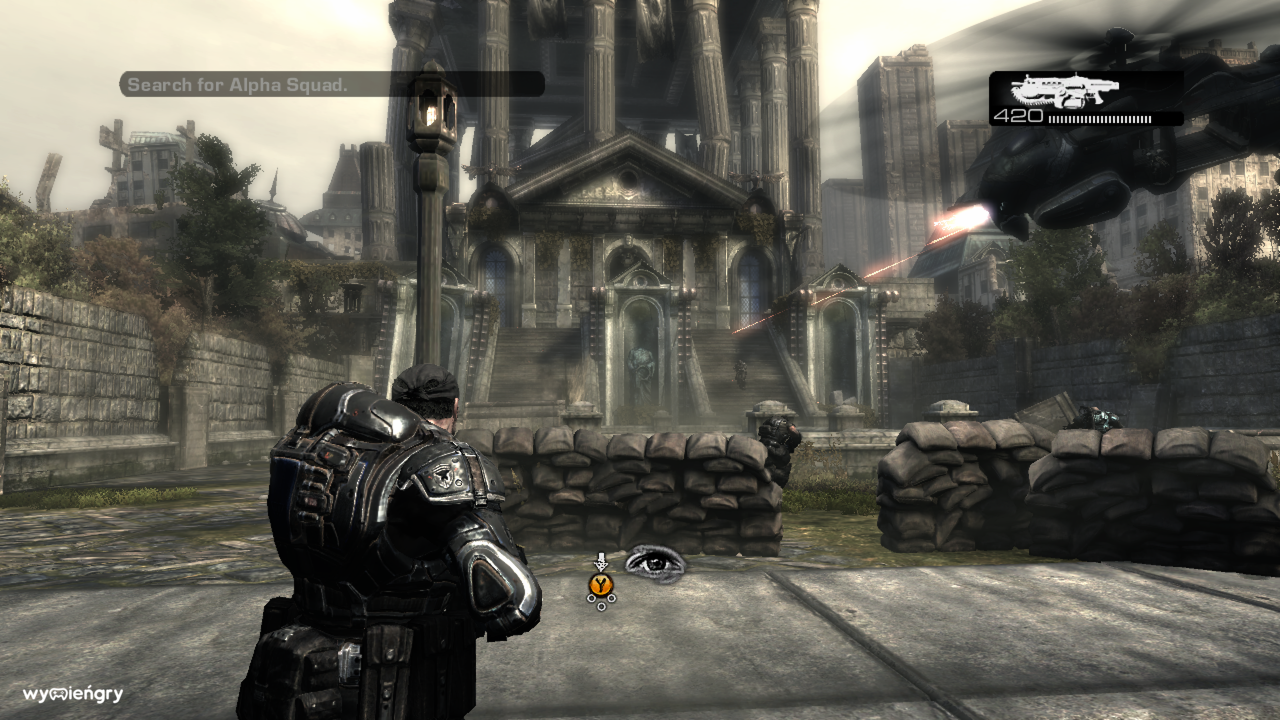Click the ammo clip progress bar
Screen dimensions: 1280x720
pyautogui.click(x=1098, y=118)
